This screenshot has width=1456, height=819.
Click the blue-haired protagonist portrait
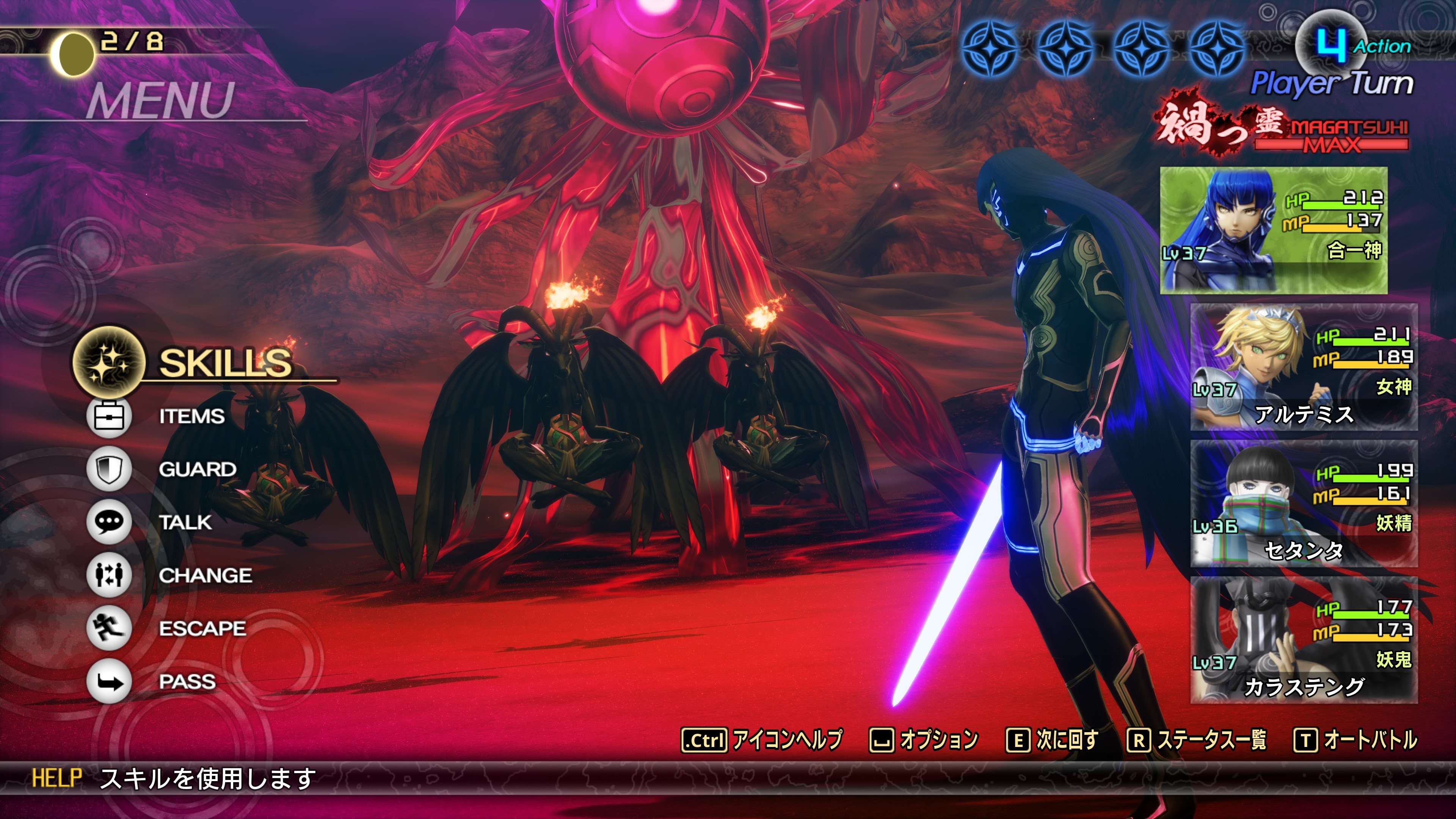1273,230
